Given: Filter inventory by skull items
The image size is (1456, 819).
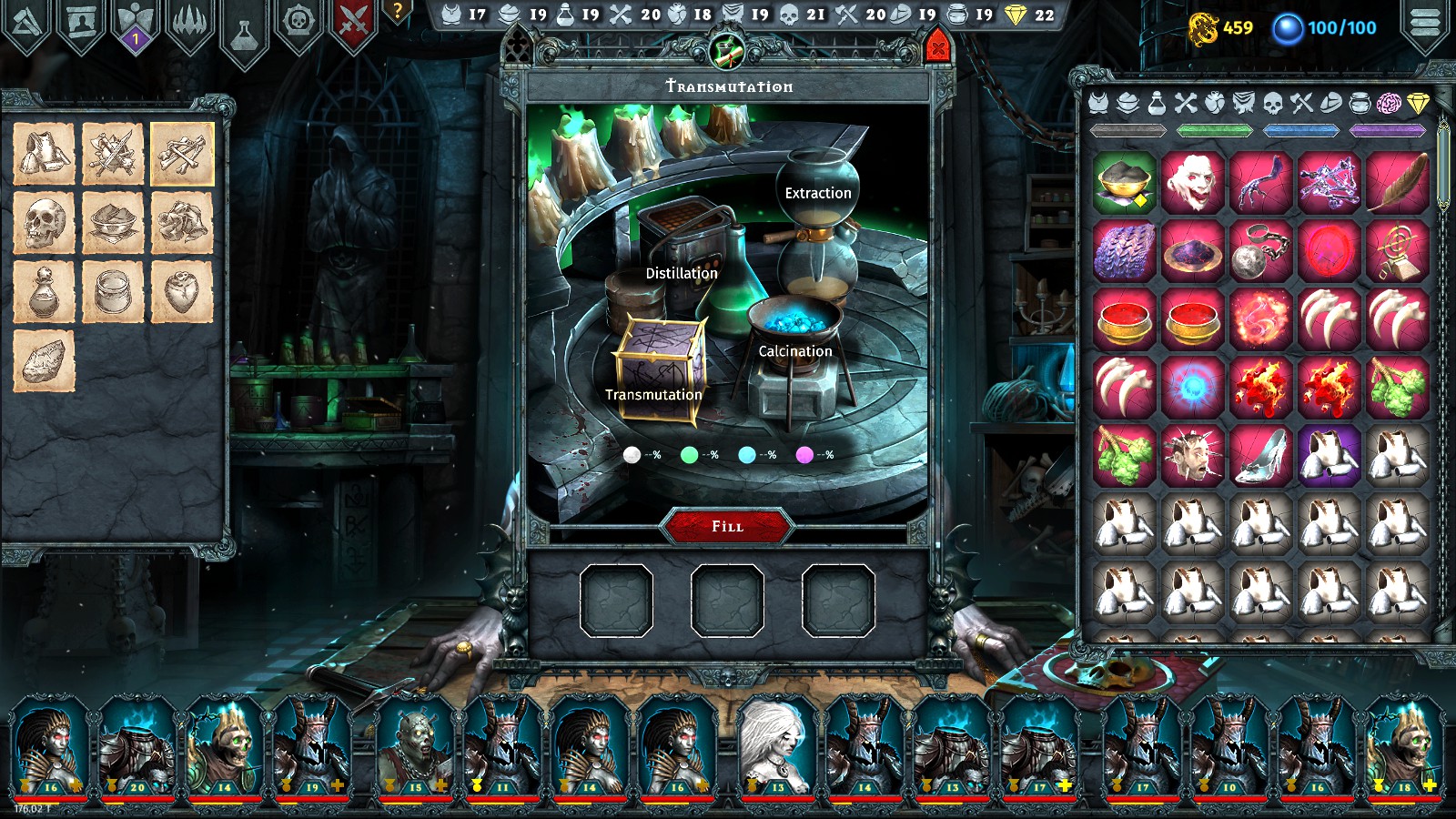Looking at the screenshot, I should coord(1272,104).
